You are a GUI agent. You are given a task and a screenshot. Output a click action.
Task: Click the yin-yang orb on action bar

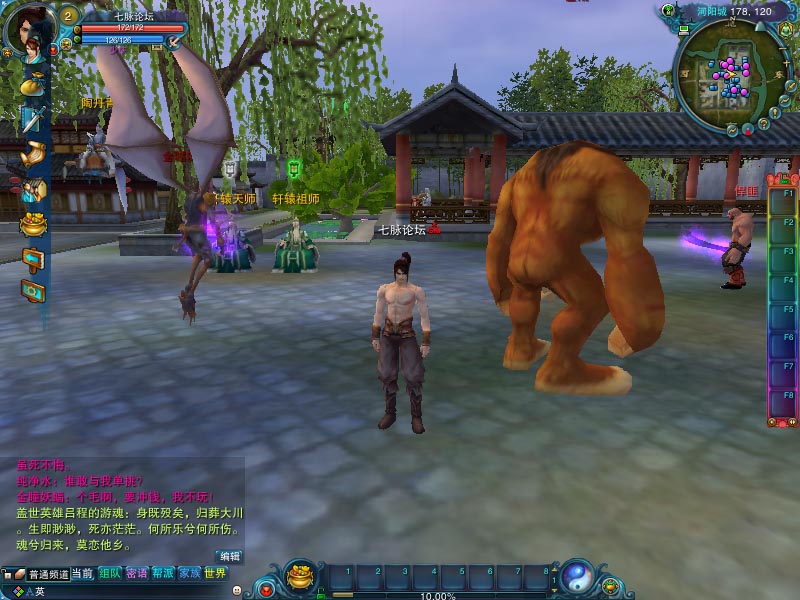(576, 578)
